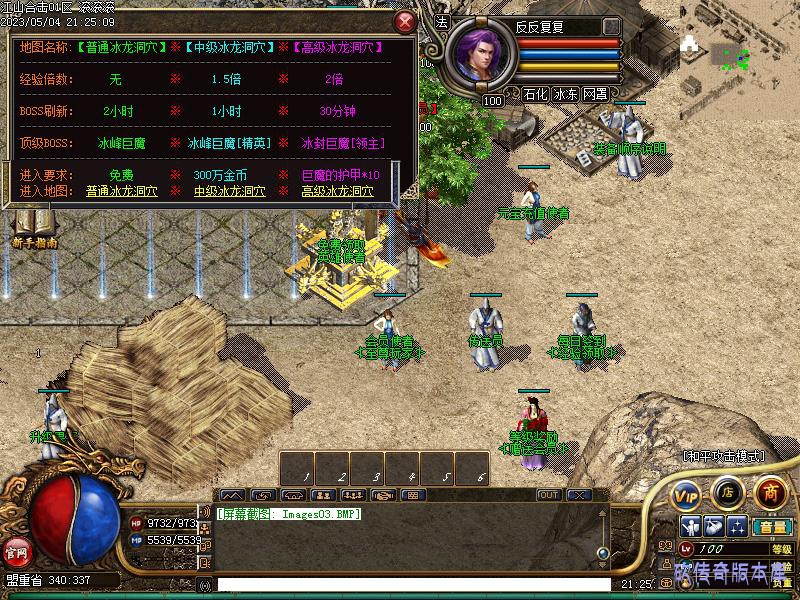800x600 pixels.
Task: Open the 商 mall button
Action: click(770, 491)
